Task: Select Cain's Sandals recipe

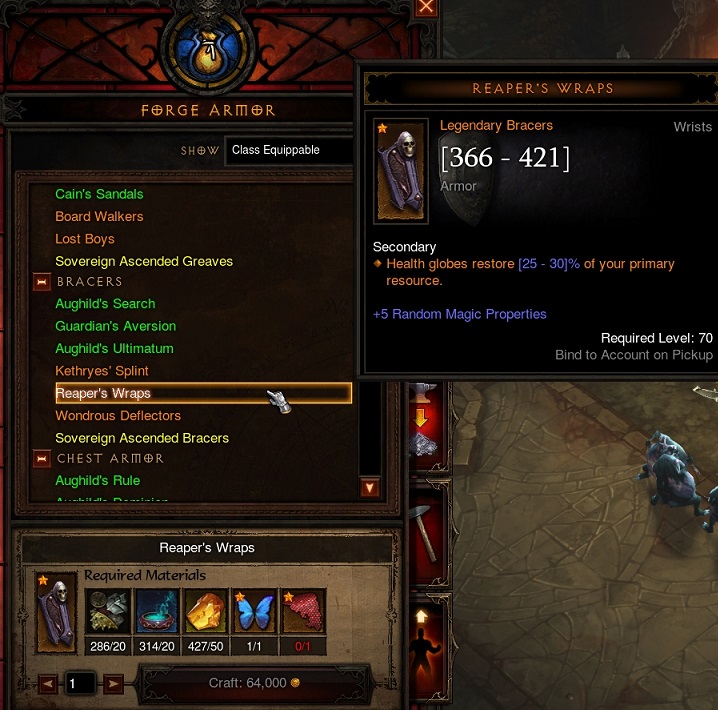Action: (x=99, y=194)
